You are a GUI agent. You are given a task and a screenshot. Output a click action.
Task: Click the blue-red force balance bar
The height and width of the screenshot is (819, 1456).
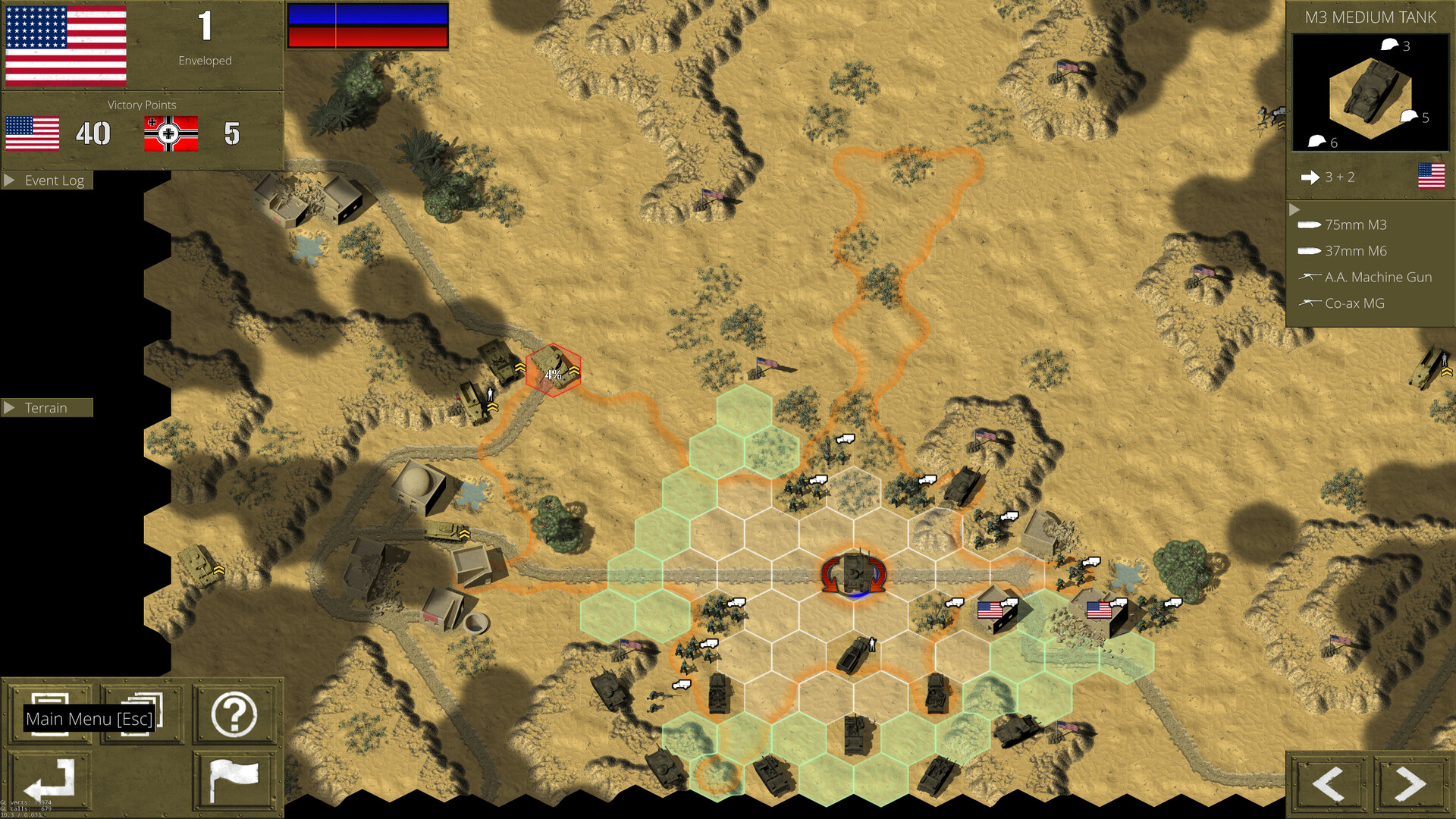[x=368, y=24]
